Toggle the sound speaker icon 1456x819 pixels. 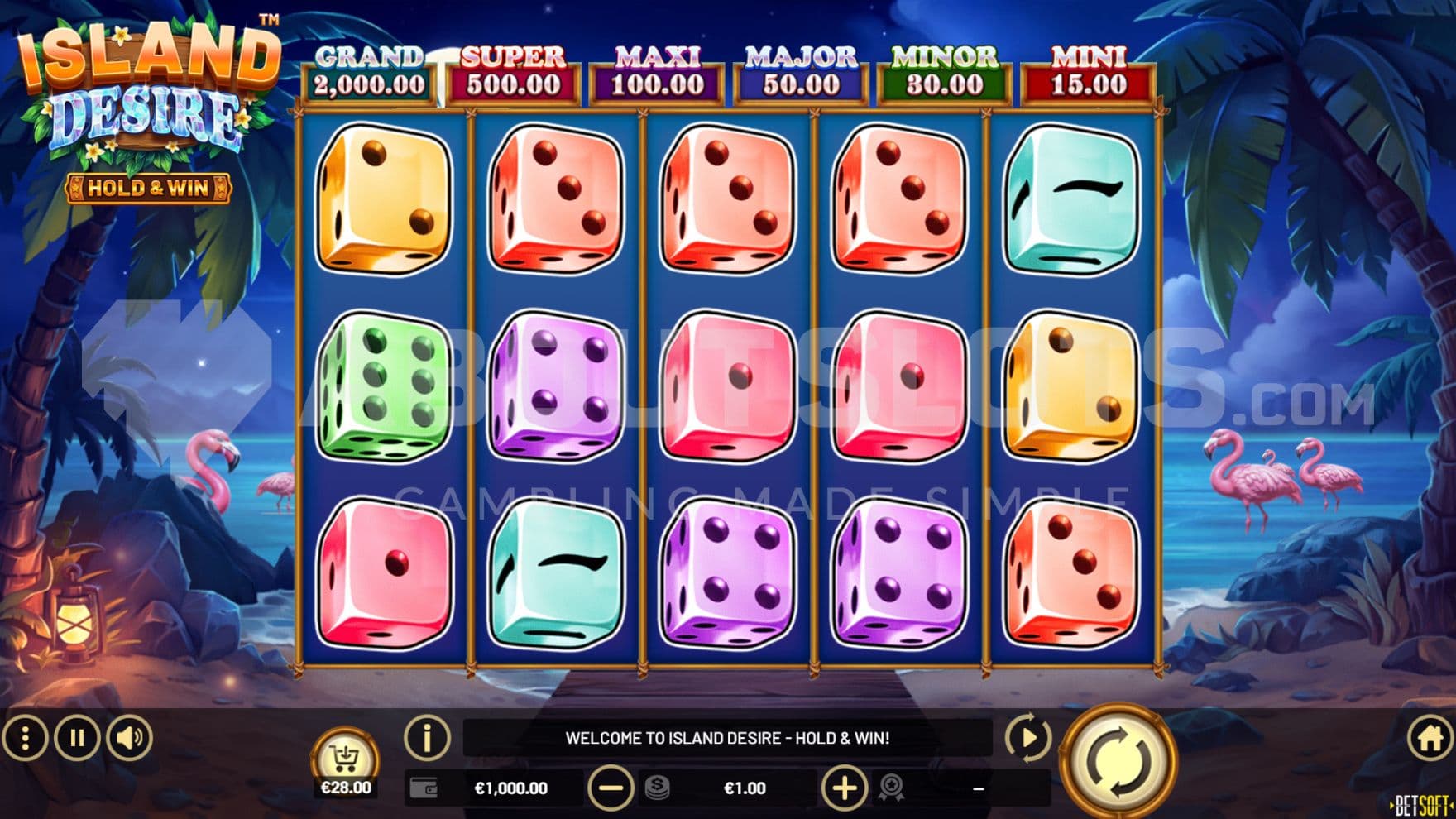(129, 737)
